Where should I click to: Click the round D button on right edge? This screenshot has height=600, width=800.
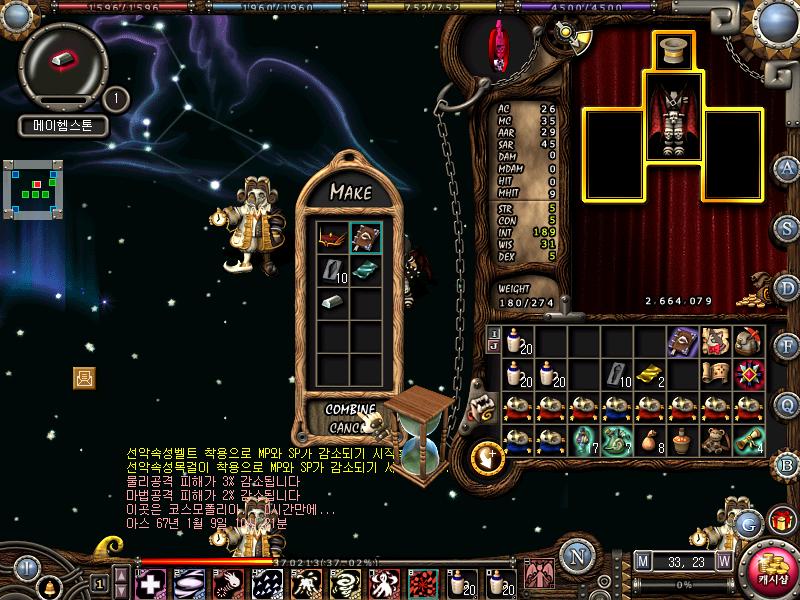[x=787, y=287]
